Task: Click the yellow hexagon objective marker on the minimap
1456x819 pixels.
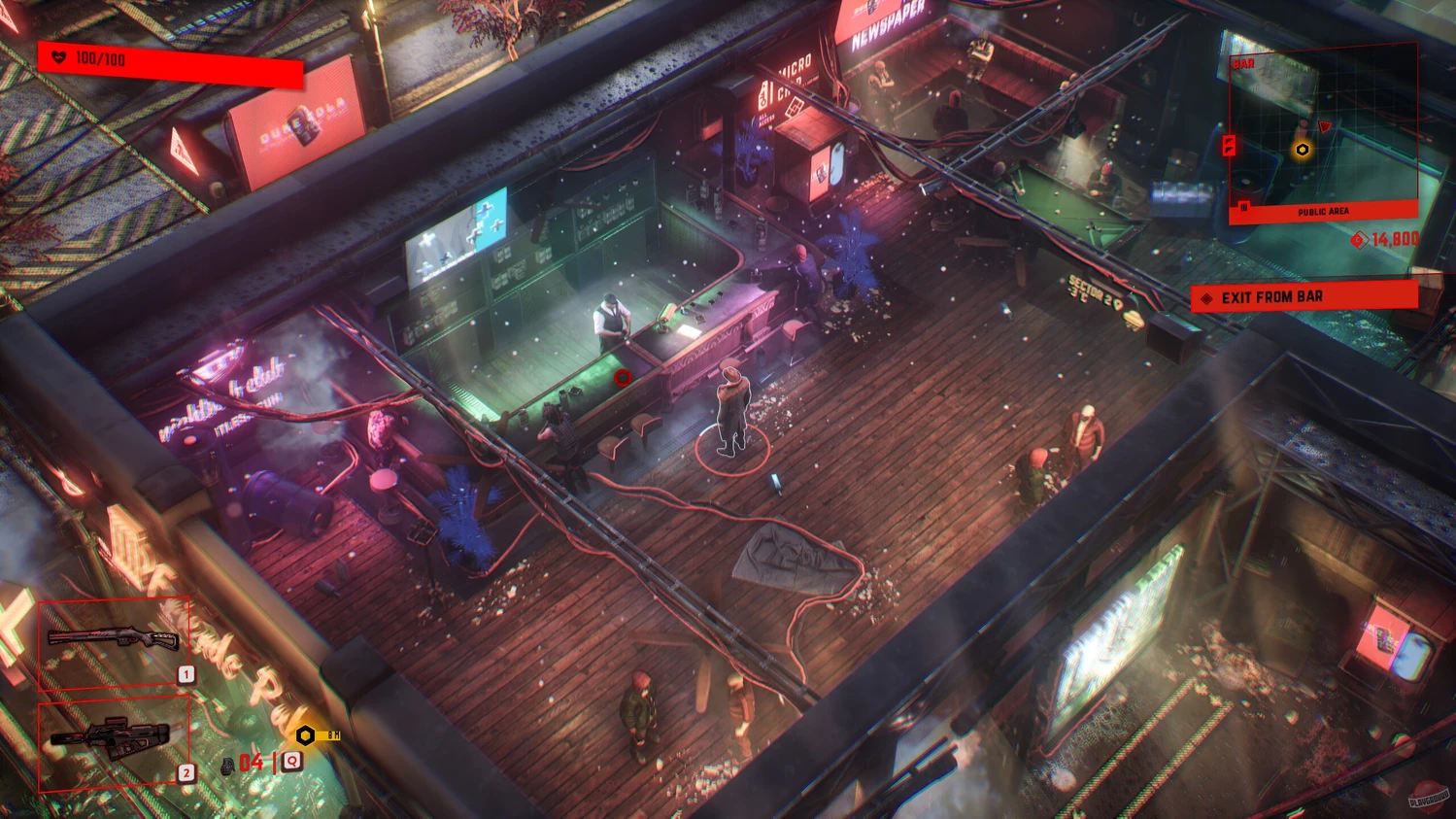Action: (1302, 150)
